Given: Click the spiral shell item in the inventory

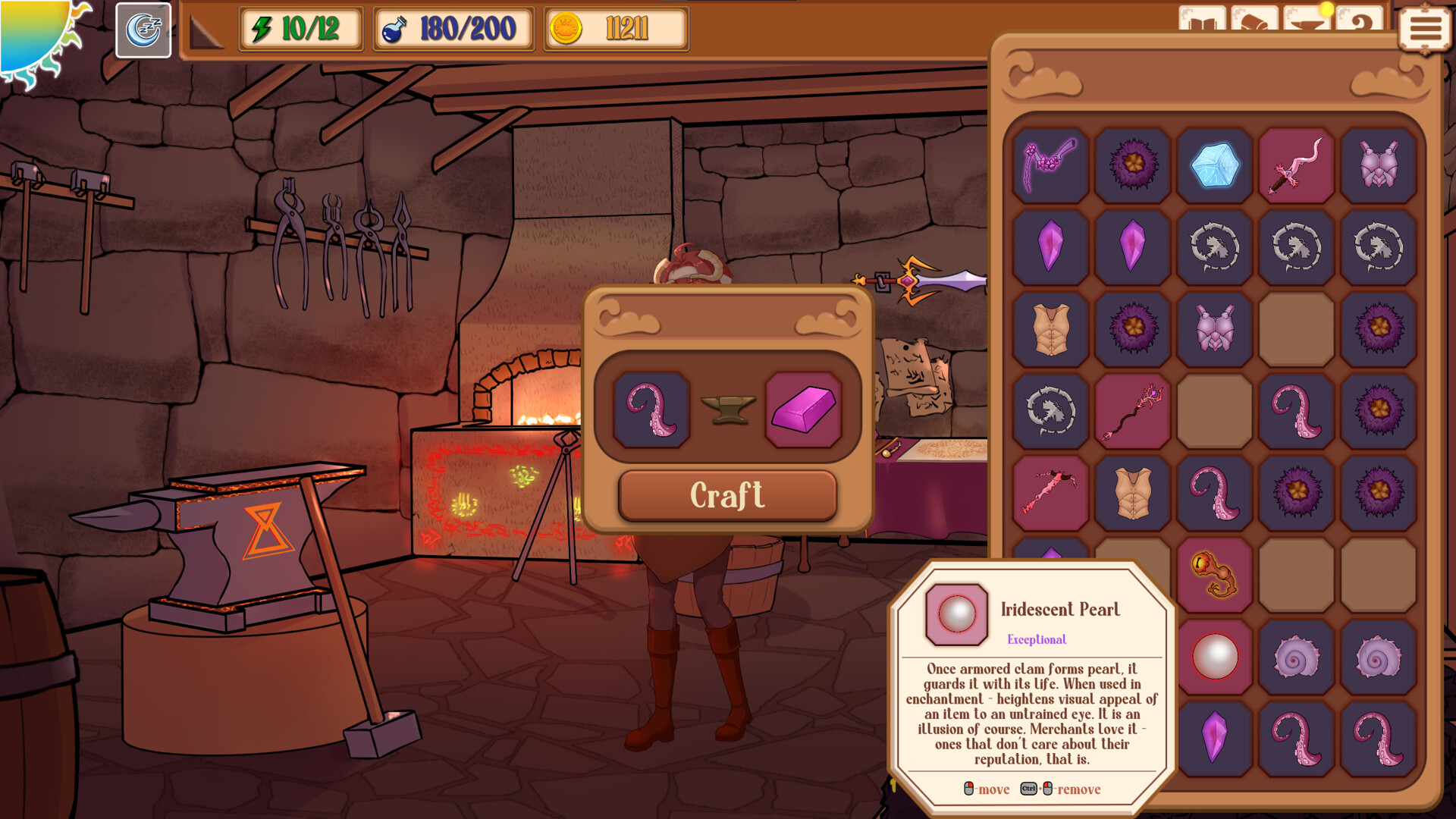Looking at the screenshot, I should [x=1297, y=655].
